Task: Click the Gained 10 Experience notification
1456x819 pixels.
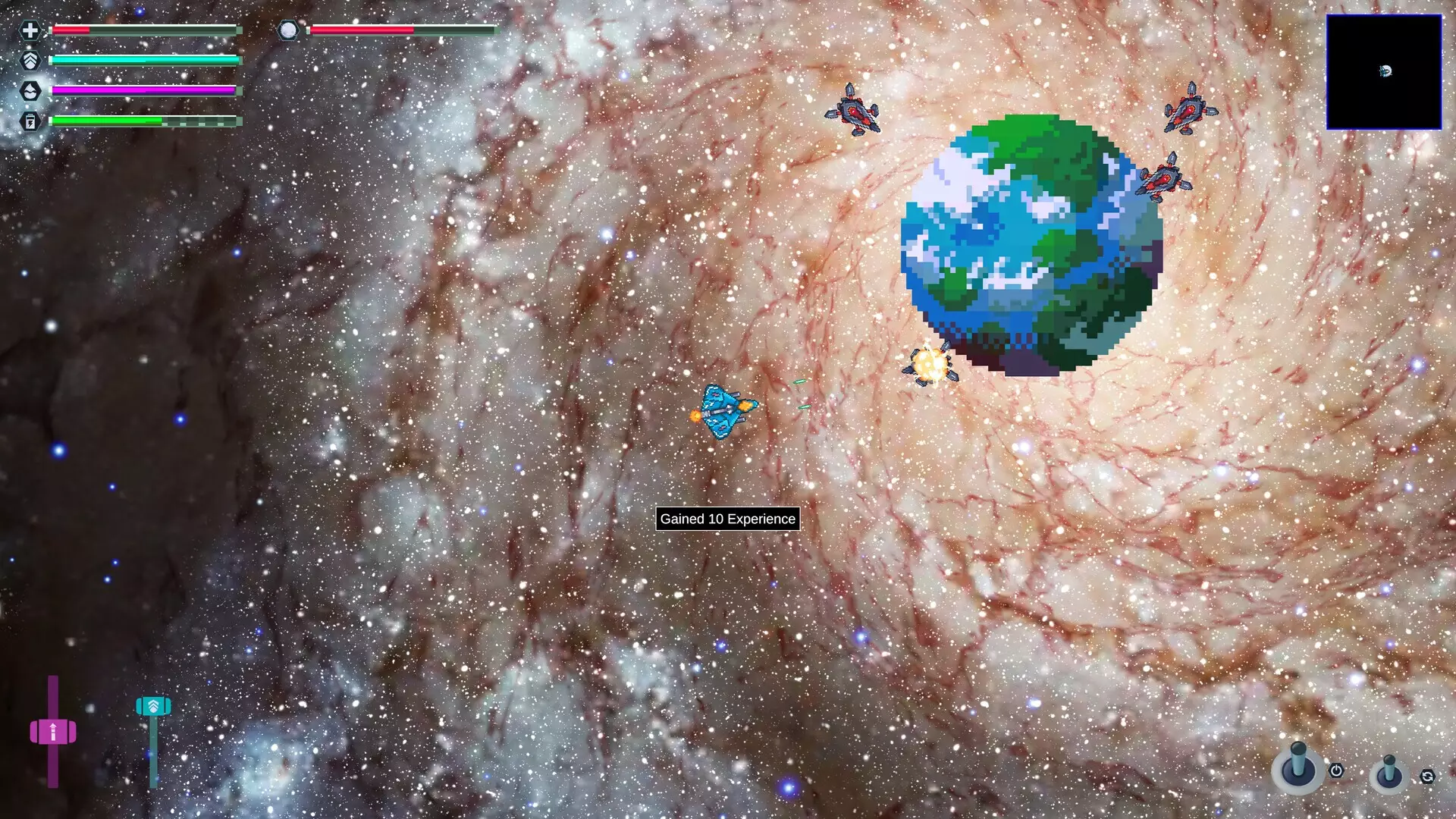Action: (x=727, y=519)
